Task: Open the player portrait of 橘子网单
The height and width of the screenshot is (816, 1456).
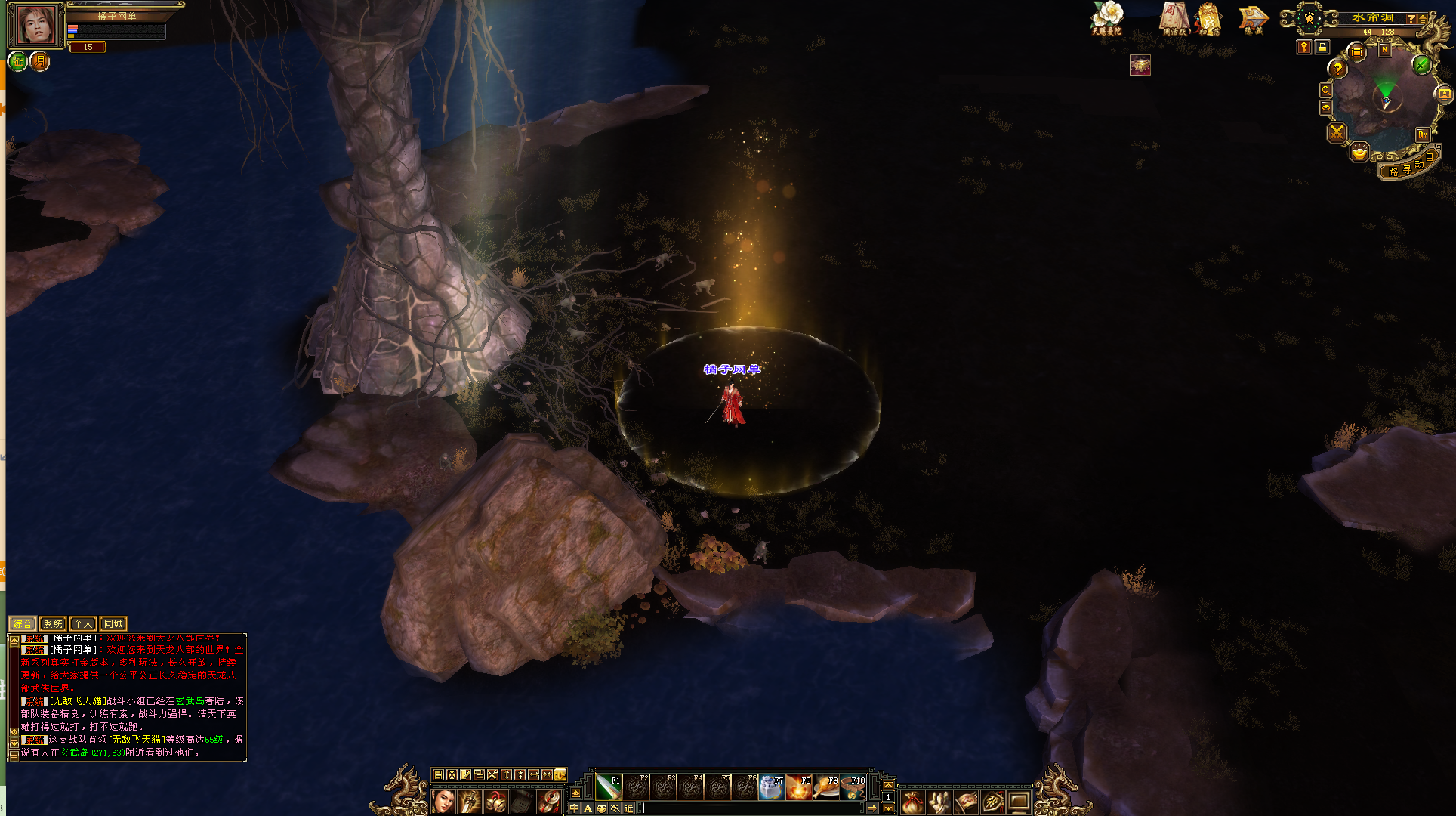Action: click(x=36, y=26)
